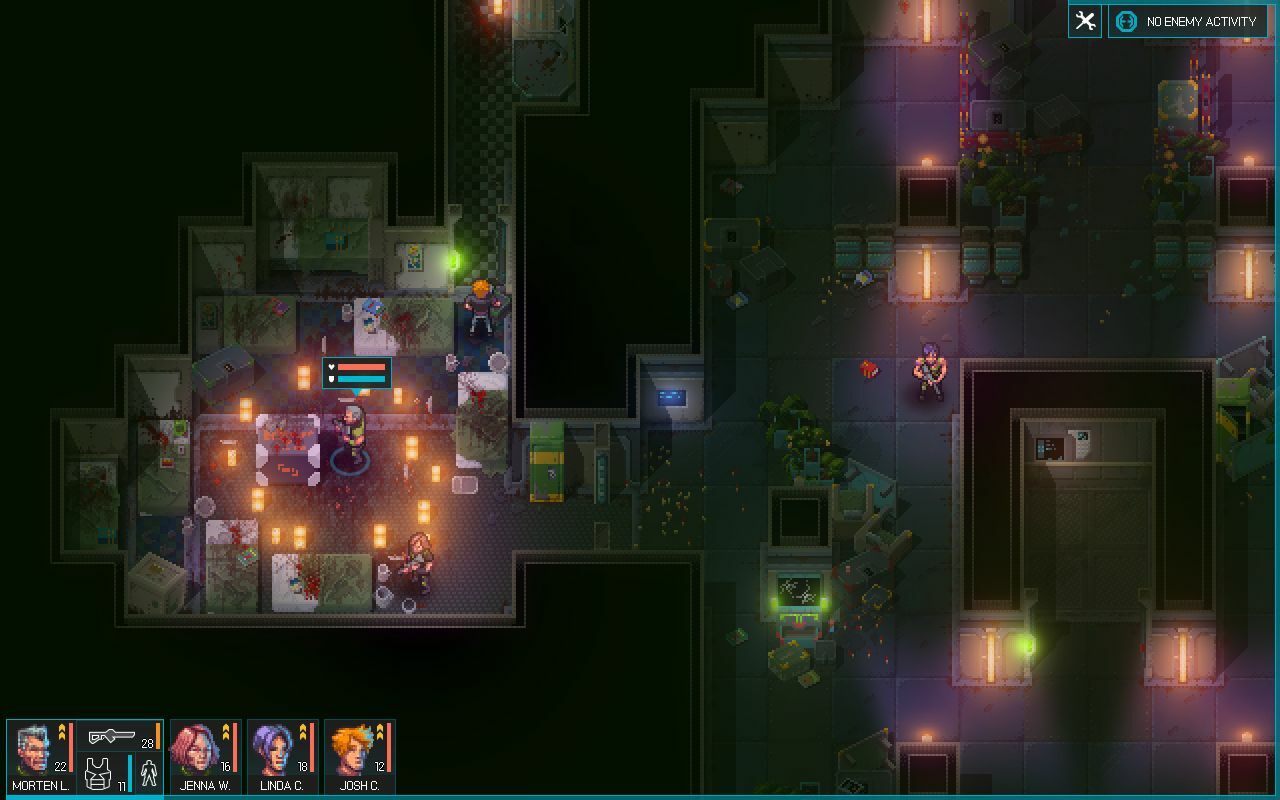Click the shield icon in the health tooltip
The width and height of the screenshot is (1280, 800).
pyautogui.click(x=331, y=380)
